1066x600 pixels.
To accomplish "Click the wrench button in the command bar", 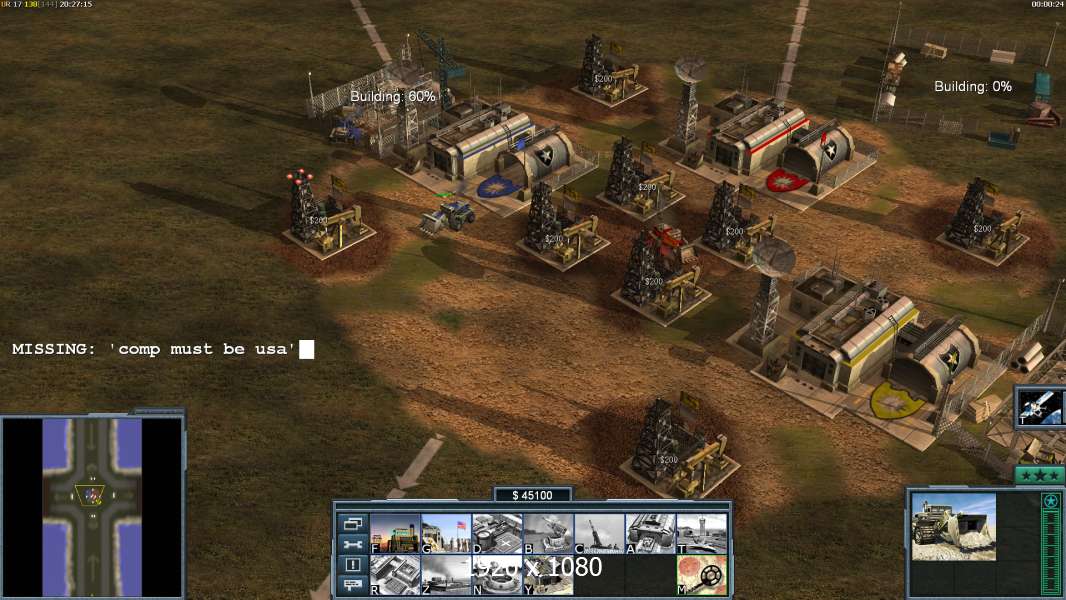I will [352, 544].
